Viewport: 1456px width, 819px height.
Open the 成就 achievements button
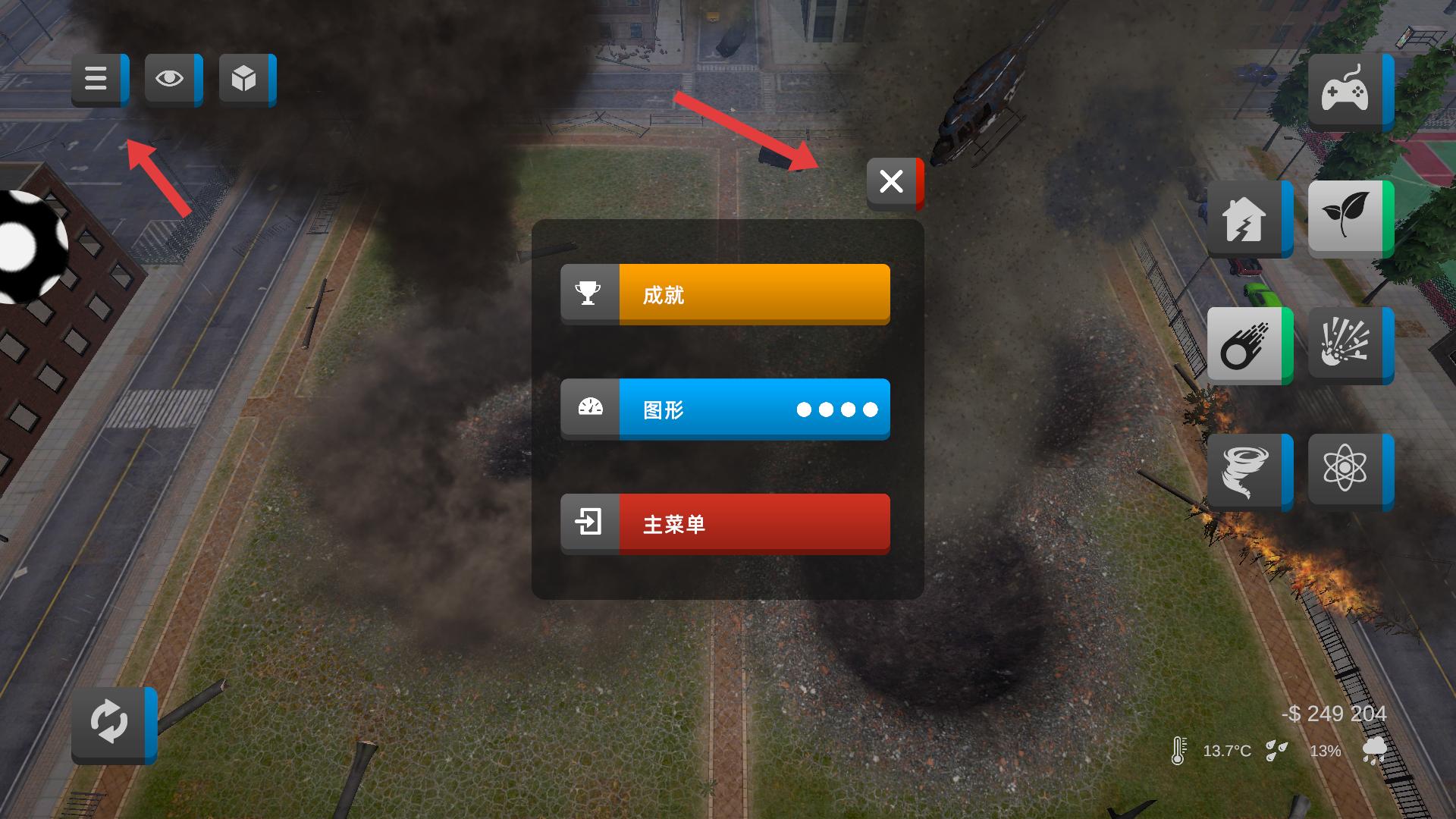(725, 294)
